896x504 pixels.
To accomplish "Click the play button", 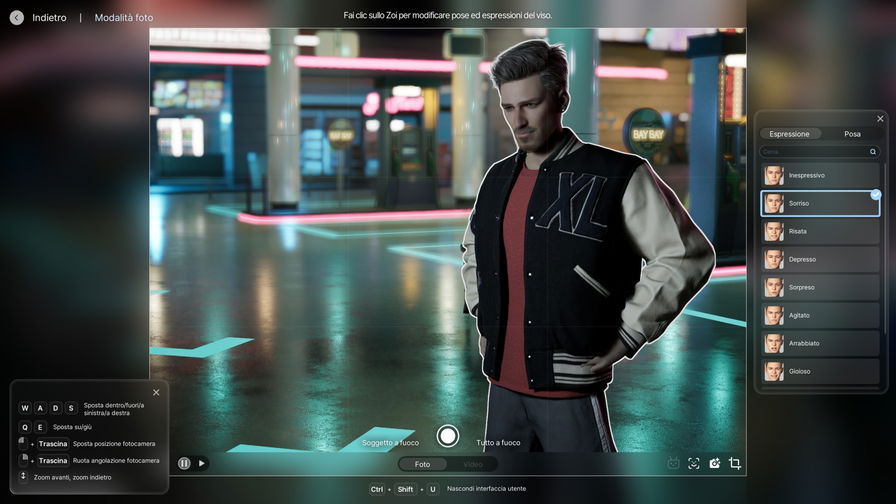I will coord(201,463).
